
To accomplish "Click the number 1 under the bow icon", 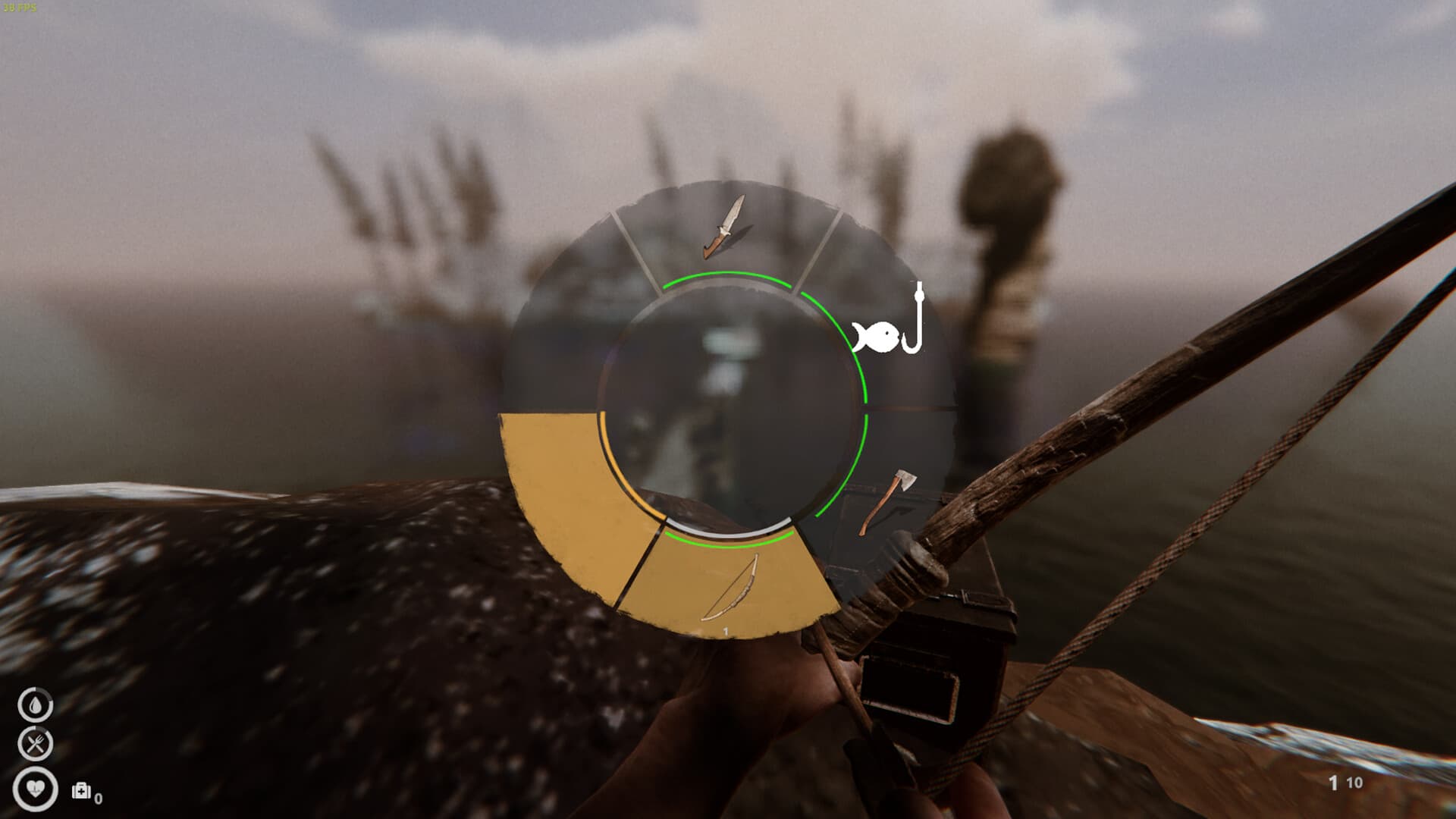I will [x=726, y=629].
